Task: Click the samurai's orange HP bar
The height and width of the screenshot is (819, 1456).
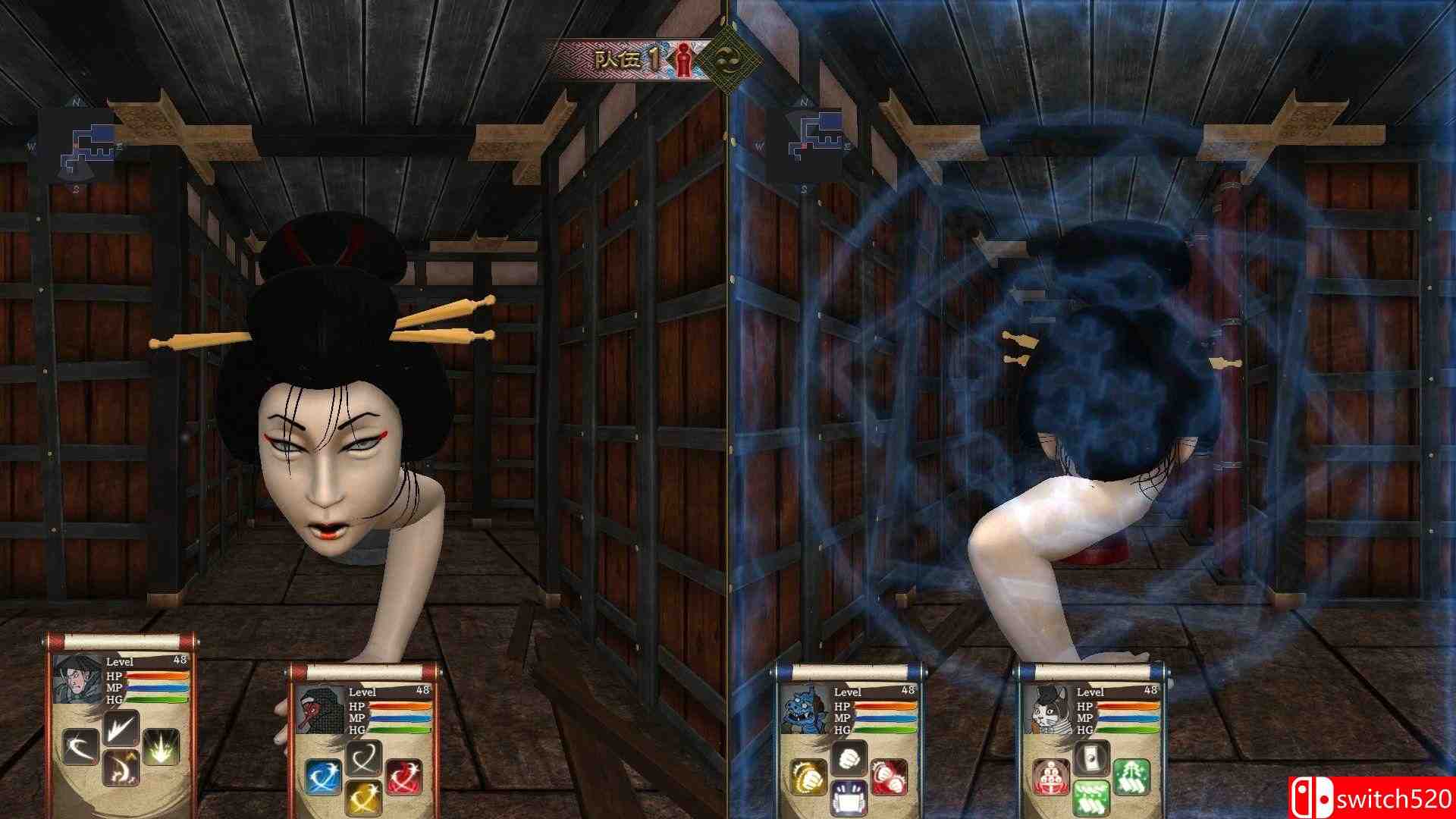Action: [156, 676]
